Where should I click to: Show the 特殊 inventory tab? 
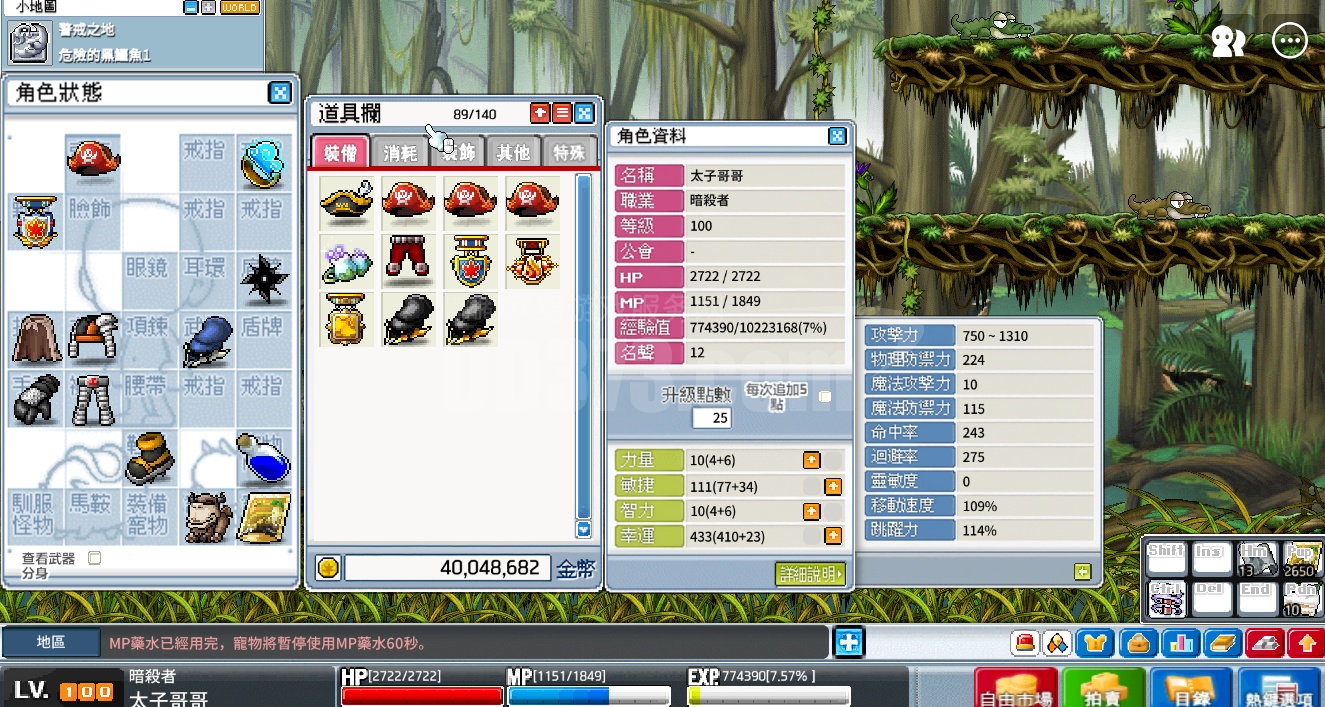pos(569,153)
